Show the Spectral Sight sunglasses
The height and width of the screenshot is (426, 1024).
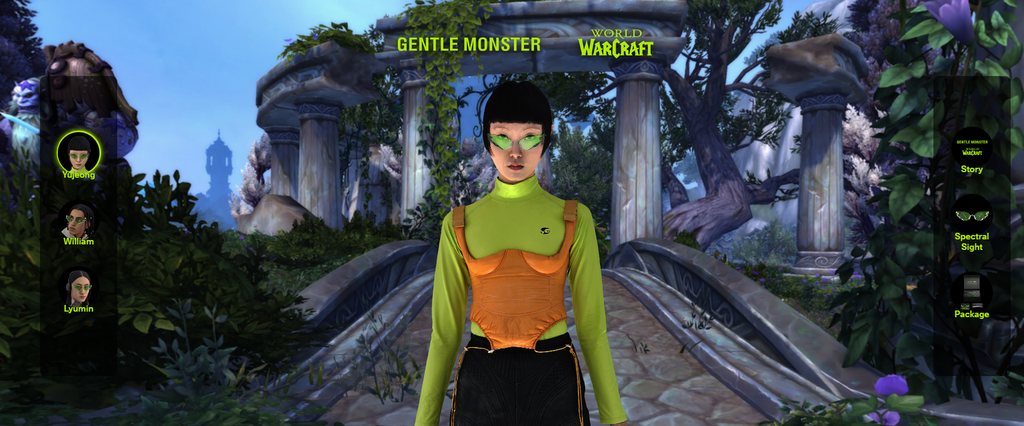point(971,216)
